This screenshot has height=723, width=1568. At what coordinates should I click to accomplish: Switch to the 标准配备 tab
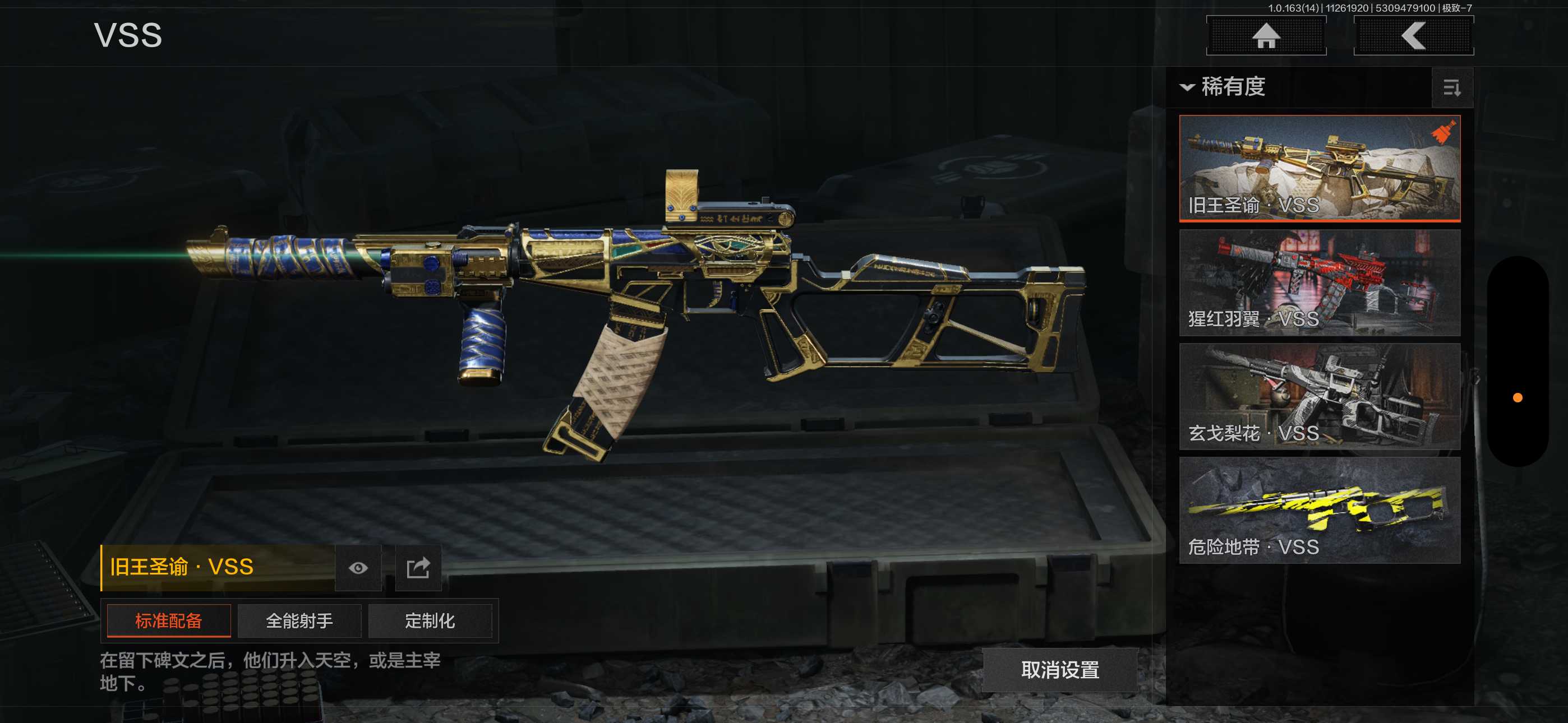point(169,621)
